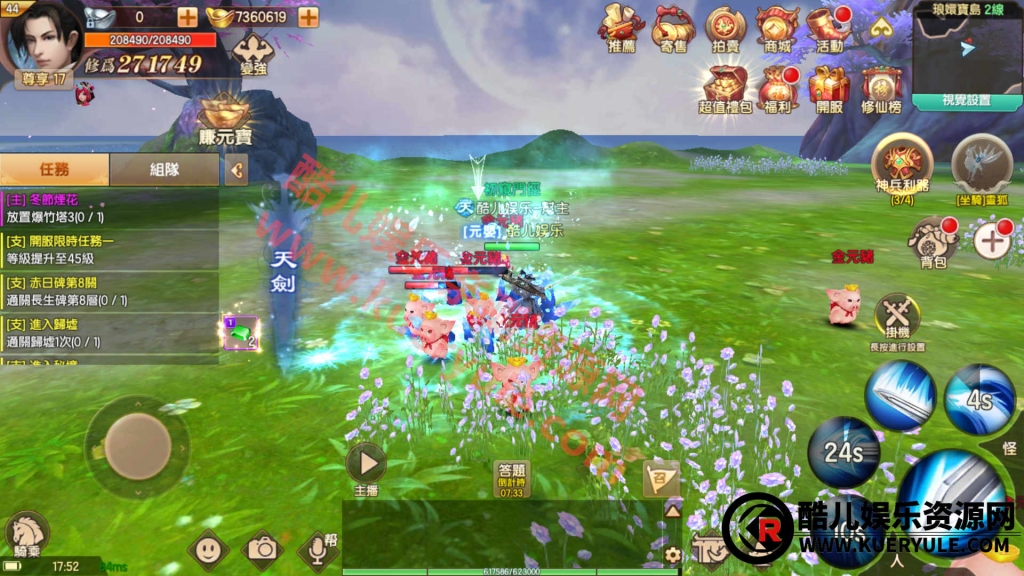Click the plus button beside the gold ingots

pyautogui.click(x=308, y=17)
